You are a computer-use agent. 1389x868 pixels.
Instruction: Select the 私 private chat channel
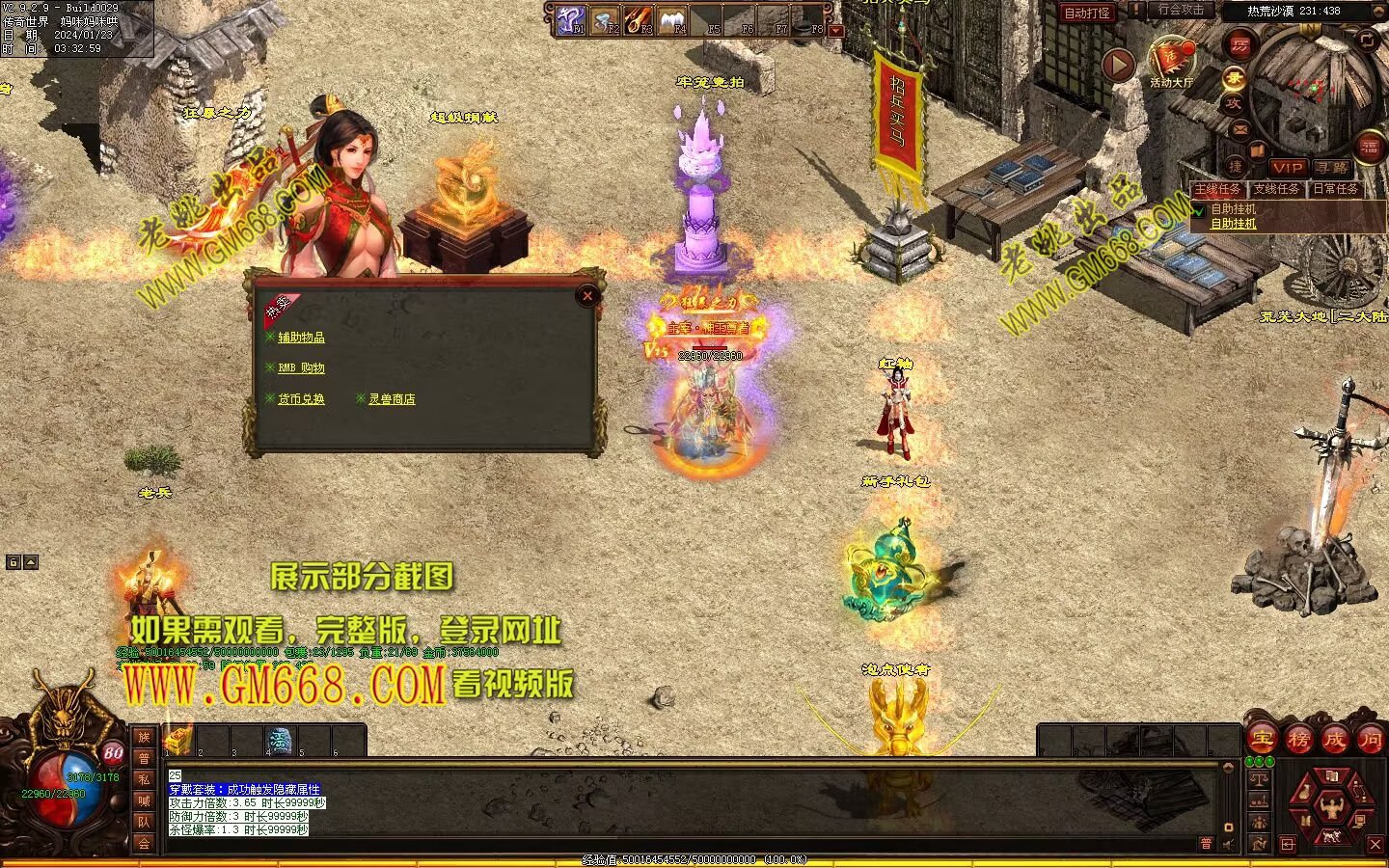tap(144, 779)
